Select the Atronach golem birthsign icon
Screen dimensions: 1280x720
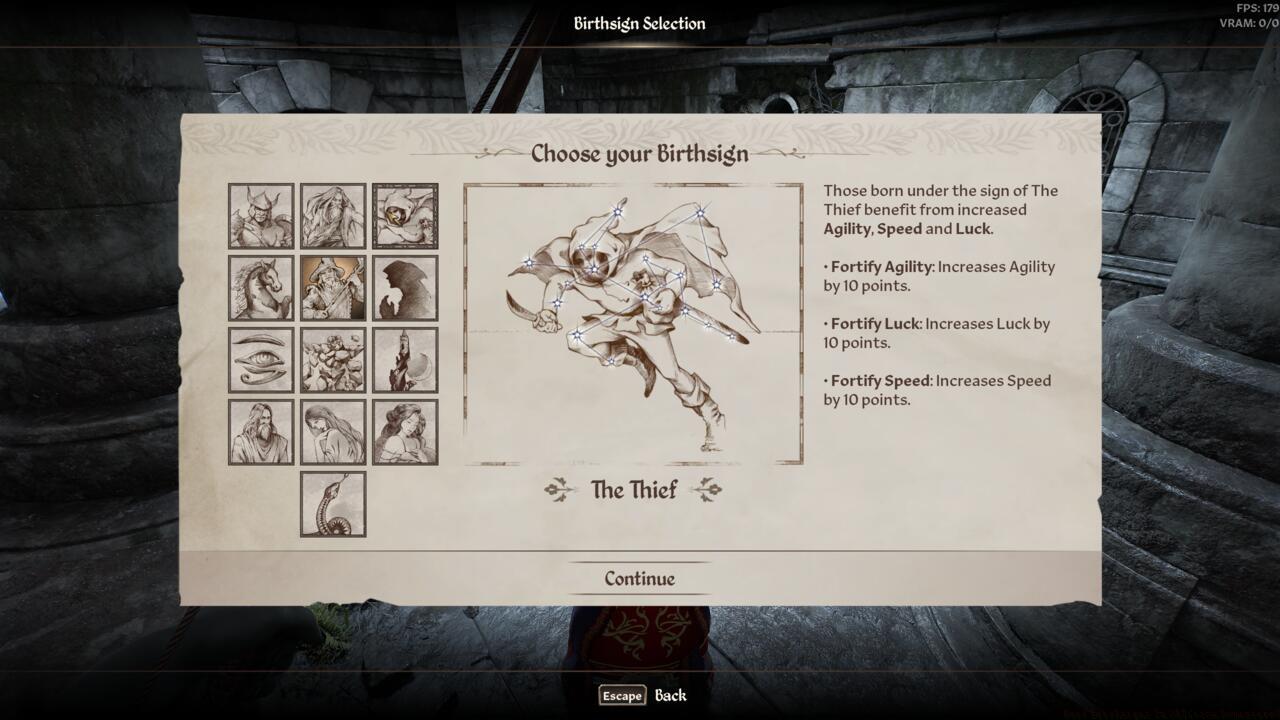coord(332,359)
